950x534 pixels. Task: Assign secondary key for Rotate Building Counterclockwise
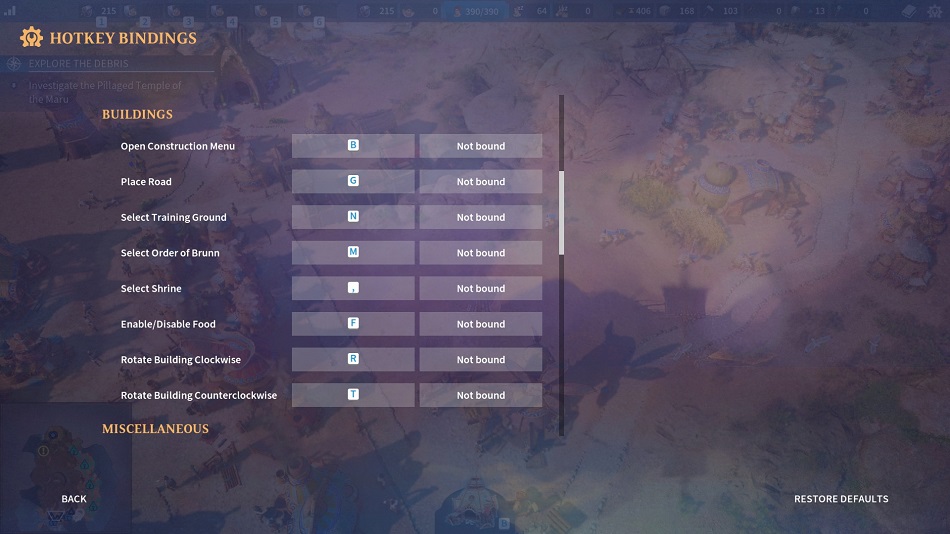point(481,395)
